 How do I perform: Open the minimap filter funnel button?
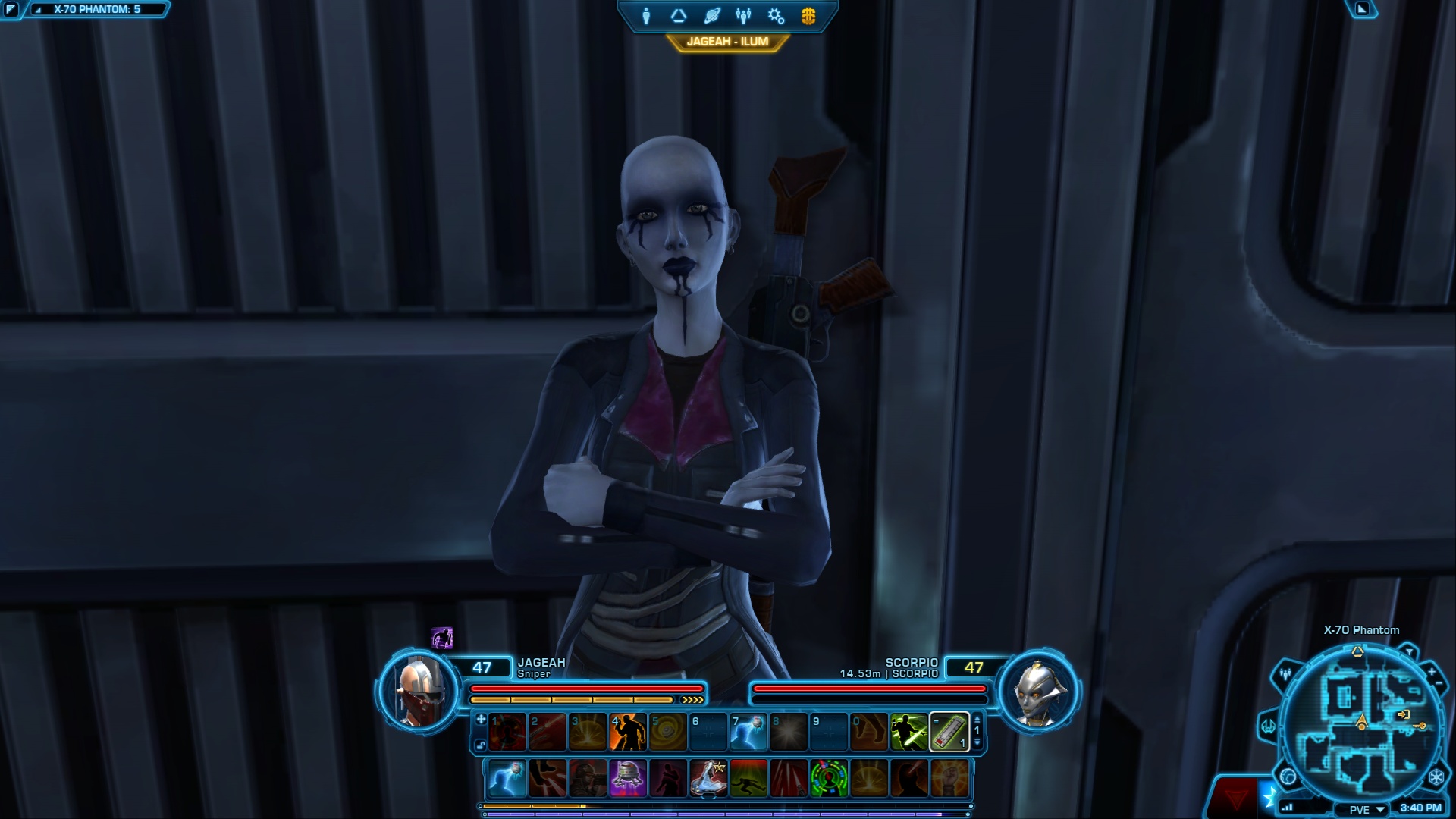1408,651
